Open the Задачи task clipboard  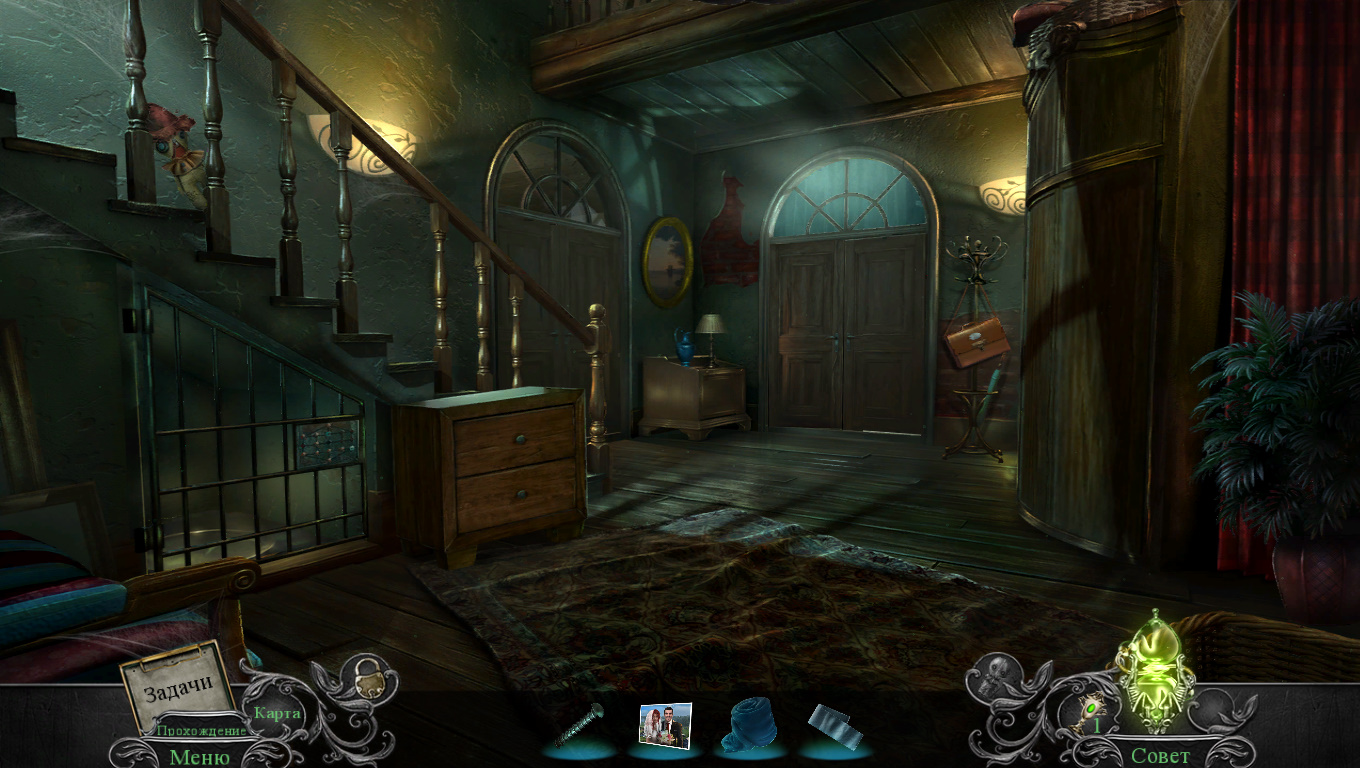(178, 687)
